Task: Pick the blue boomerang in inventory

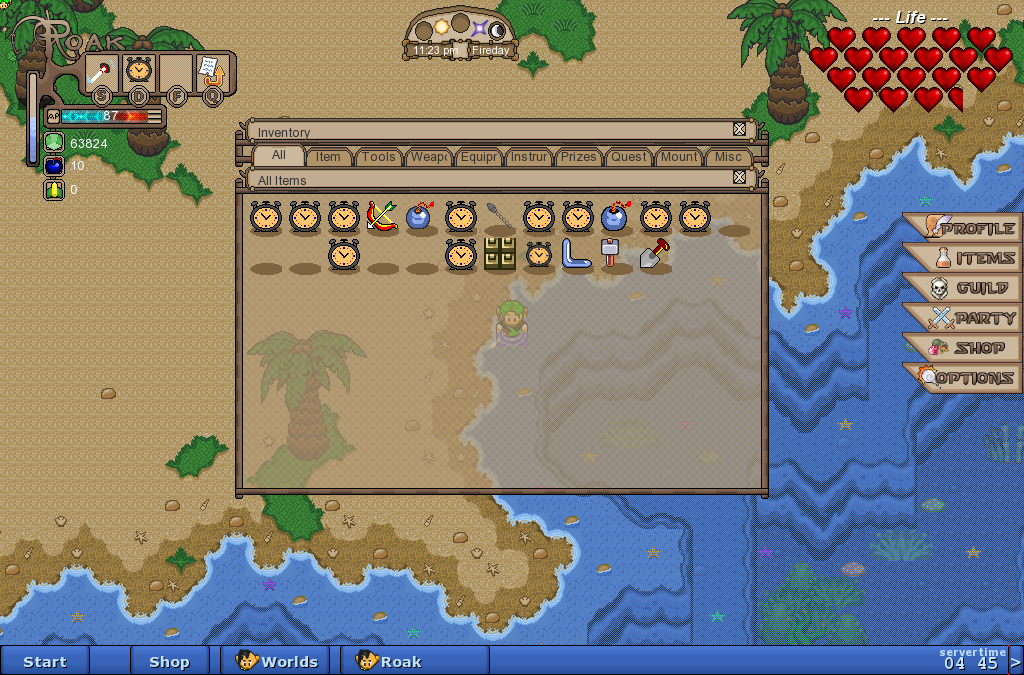Action: [577, 254]
